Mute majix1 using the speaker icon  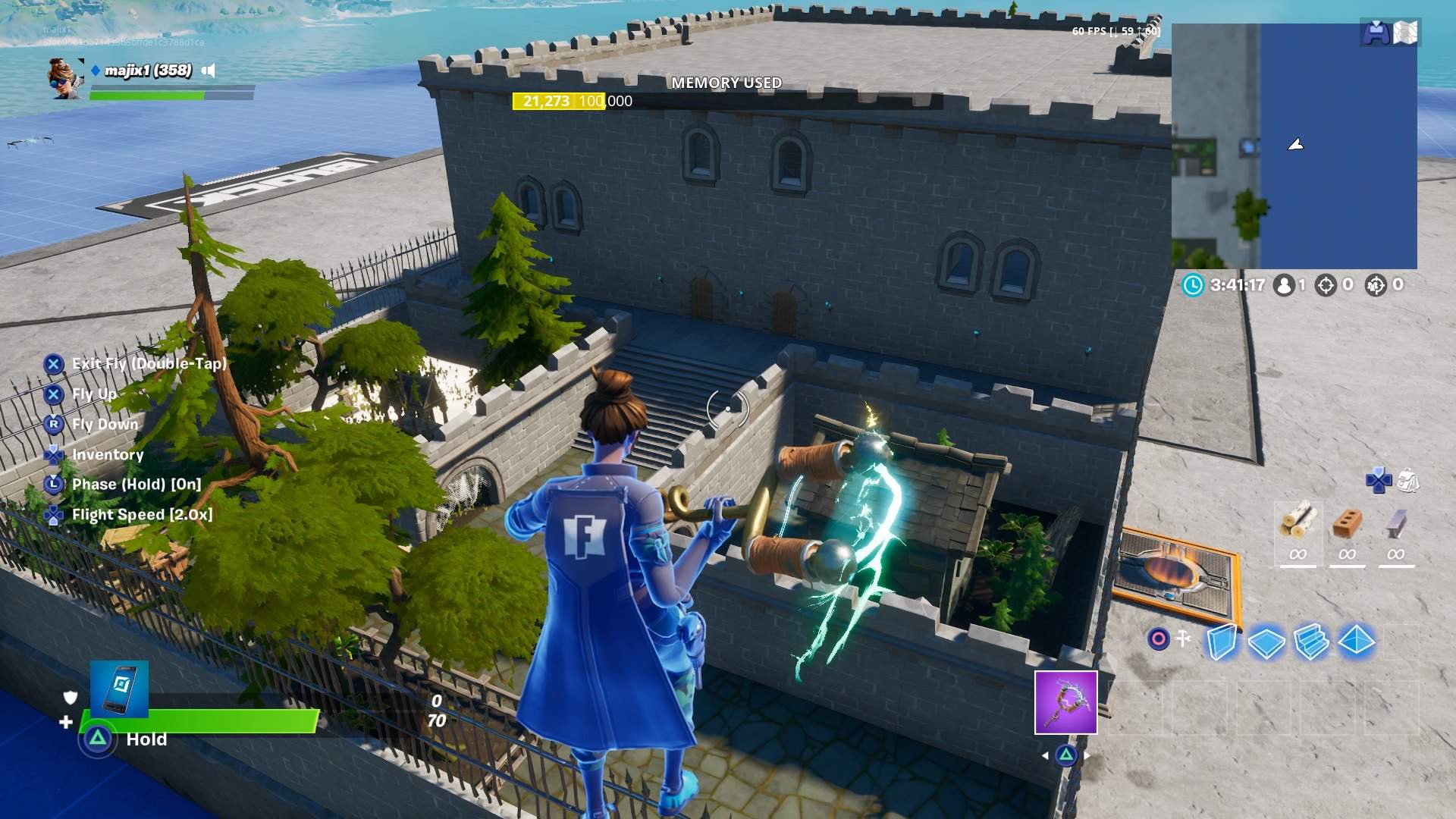click(206, 69)
